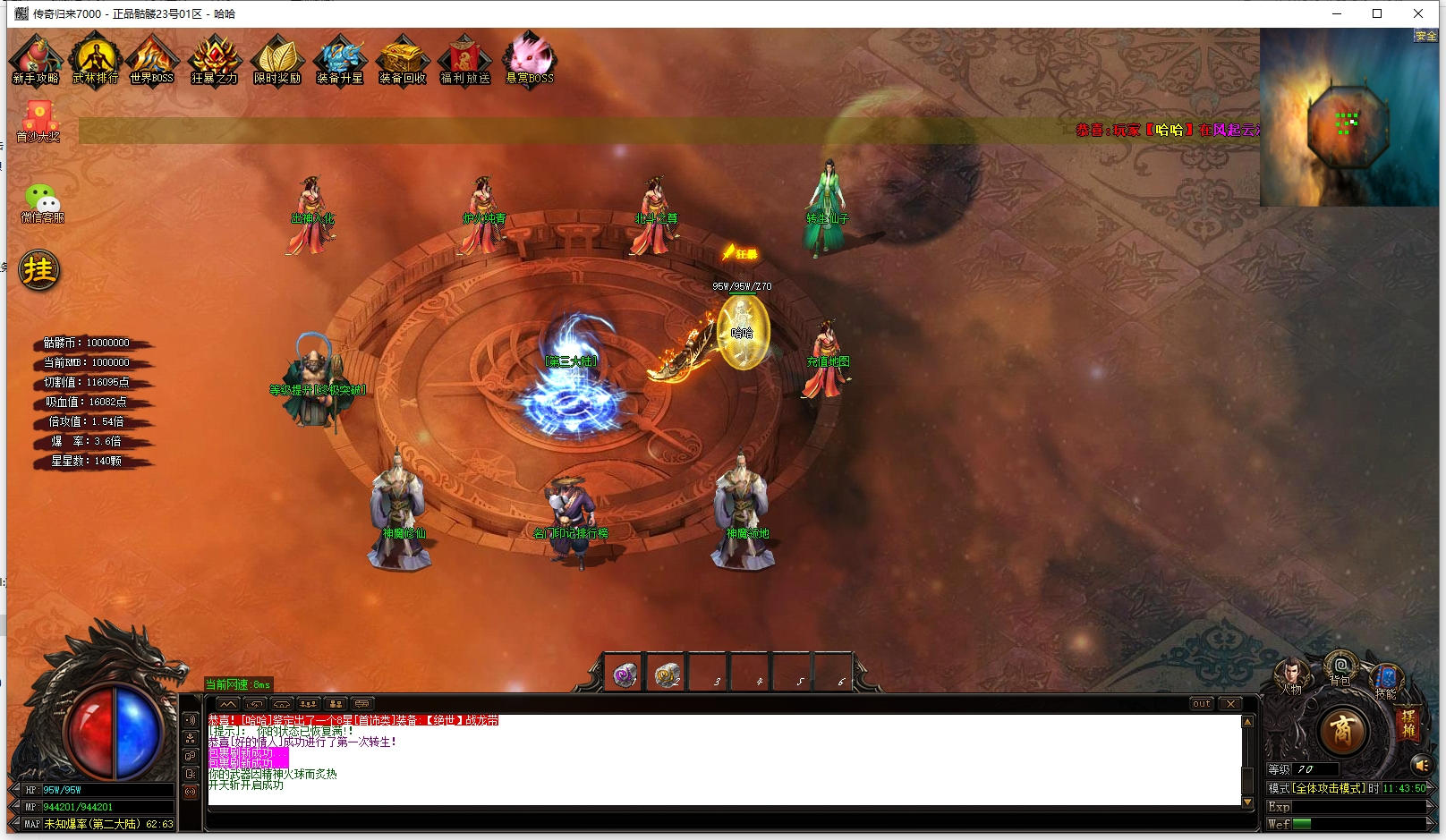Open the 新手攻略 beginner guide icon
The image size is (1446, 840).
[x=36, y=59]
